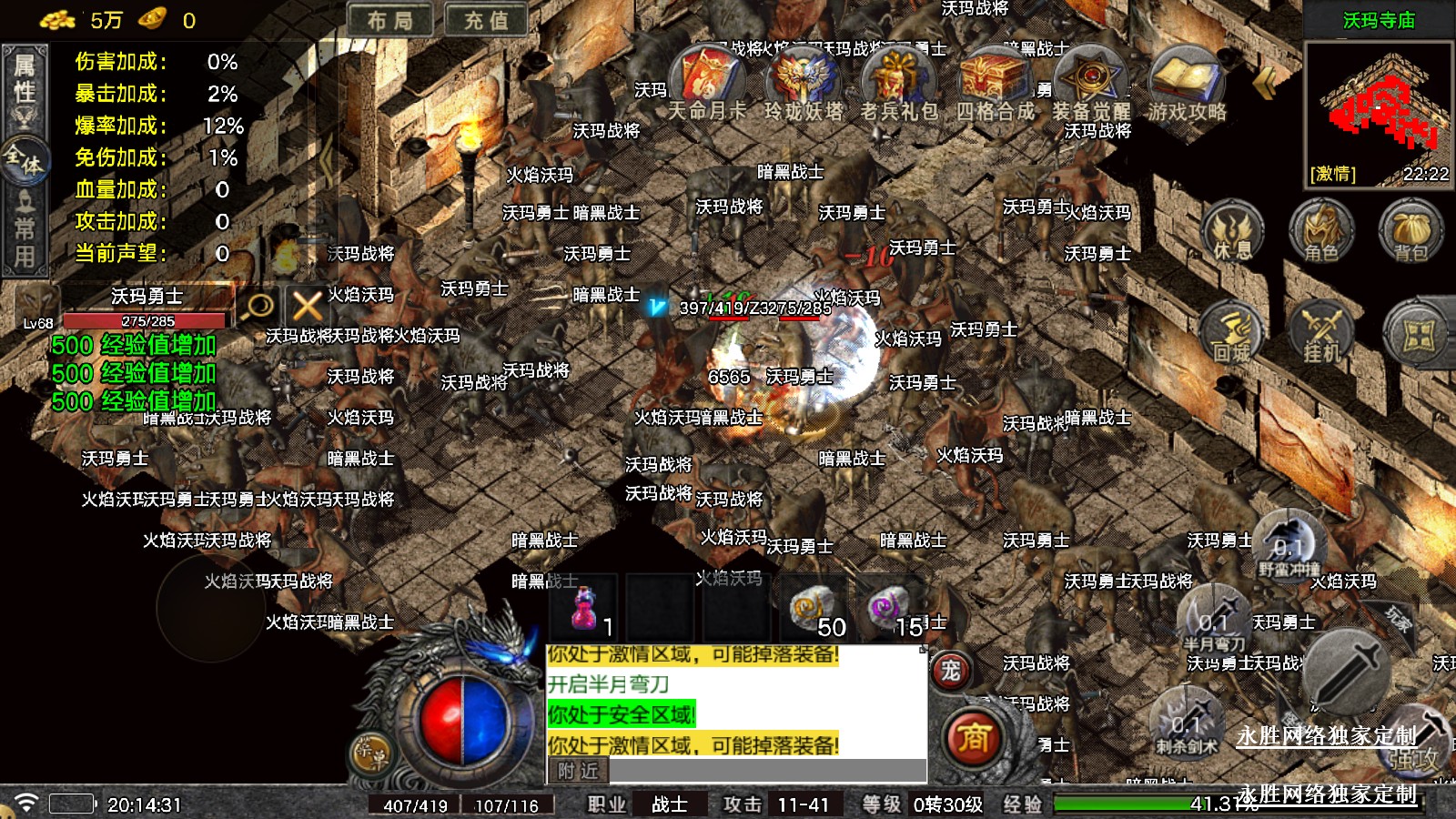Toggle 挂机 auto-battle mode
This screenshot has width=1456, height=819.
(x=1321, y=334)
